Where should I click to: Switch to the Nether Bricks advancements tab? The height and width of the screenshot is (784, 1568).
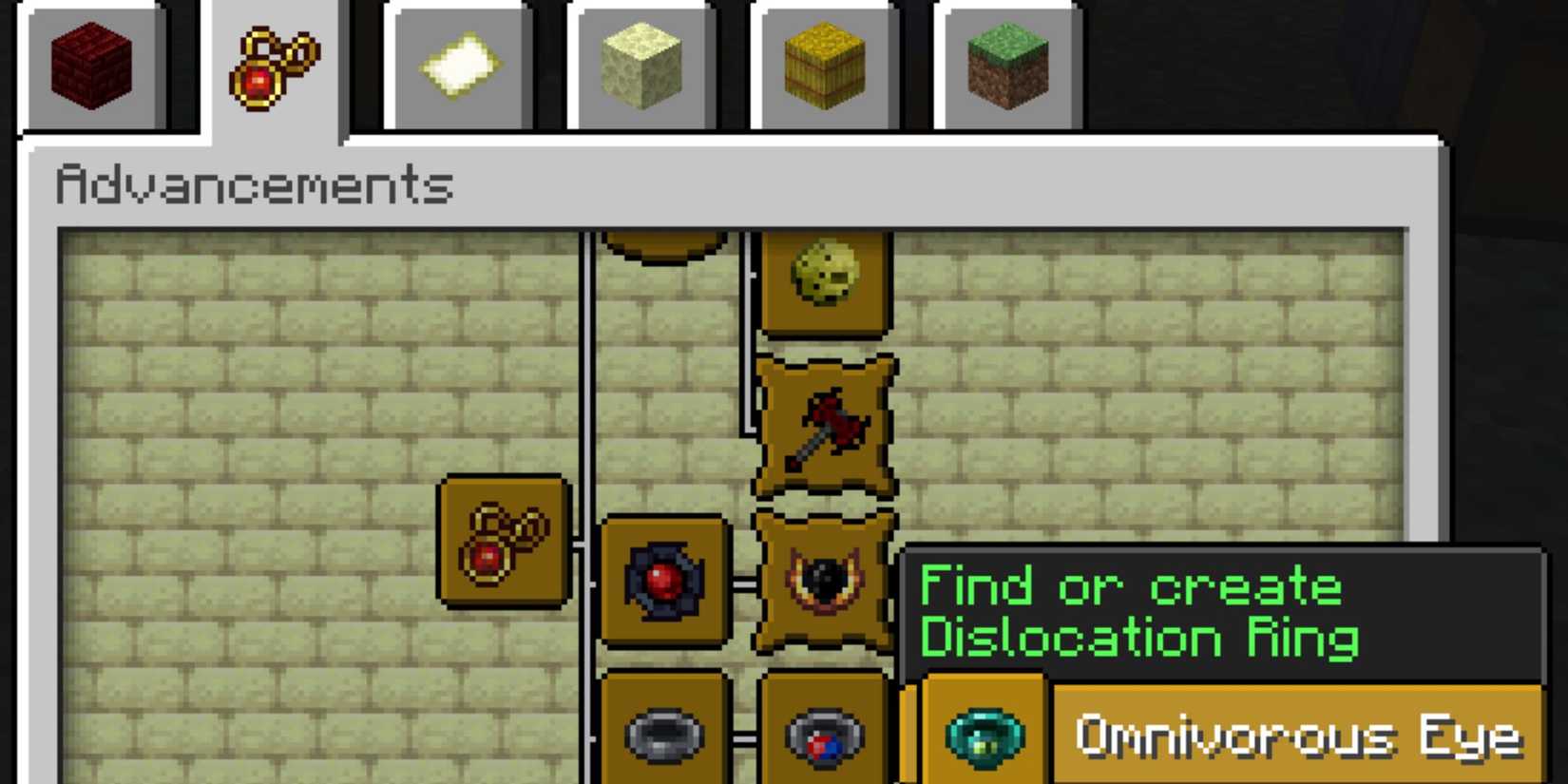pos(91,63)
